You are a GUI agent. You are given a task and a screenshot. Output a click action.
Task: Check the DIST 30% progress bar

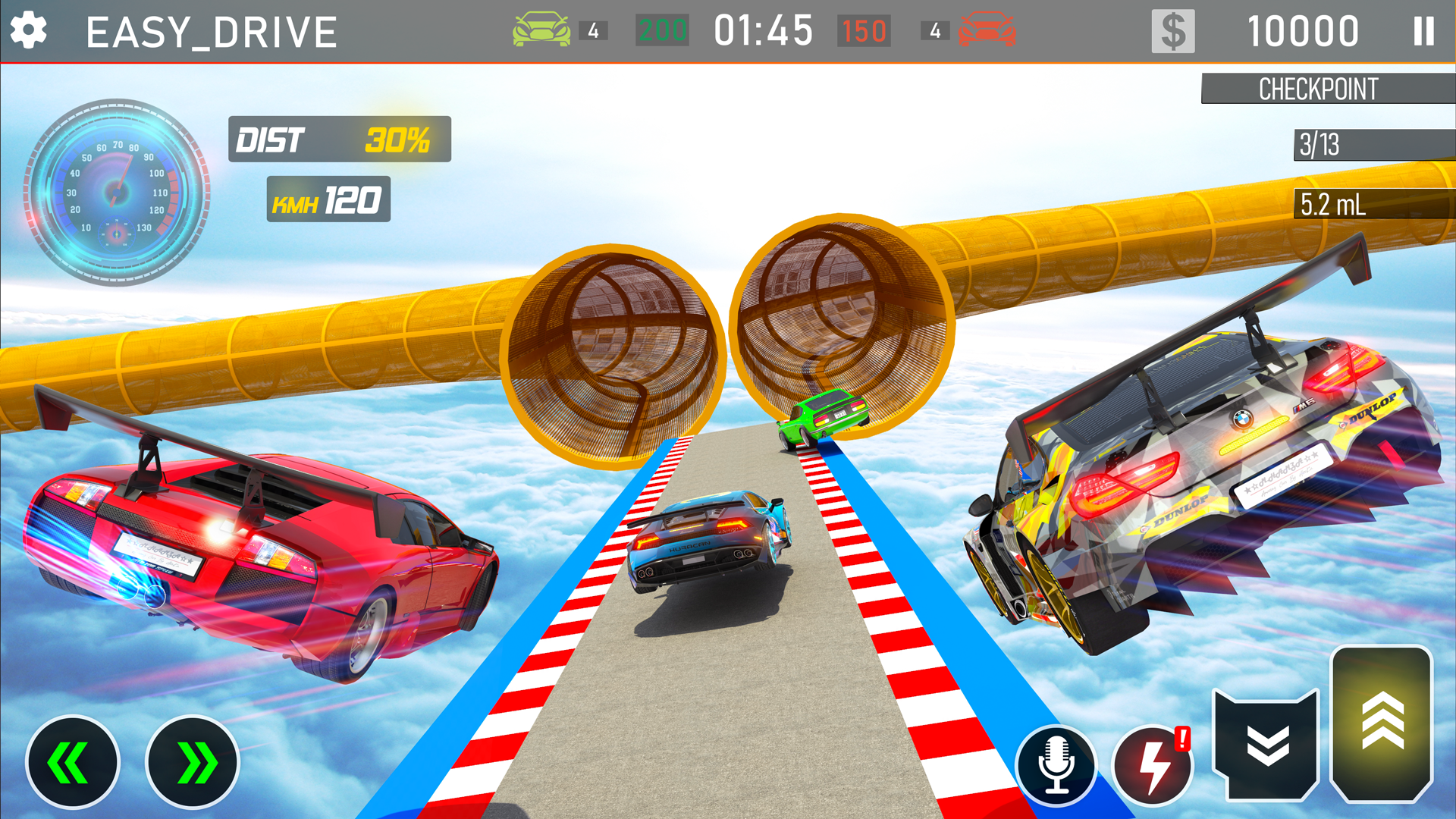[x=338, y=140]
